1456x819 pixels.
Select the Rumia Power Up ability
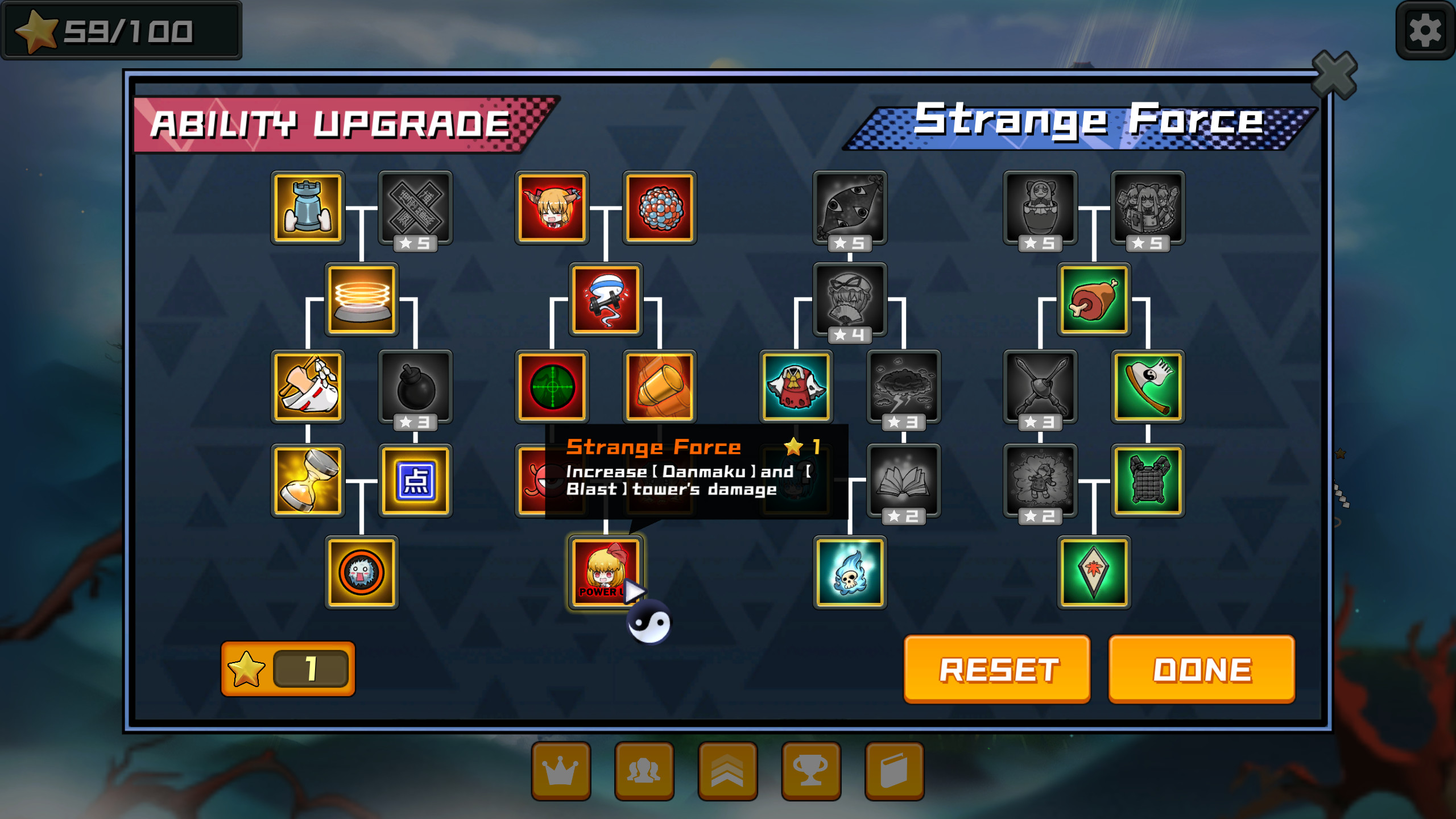[x=605, y=570]
